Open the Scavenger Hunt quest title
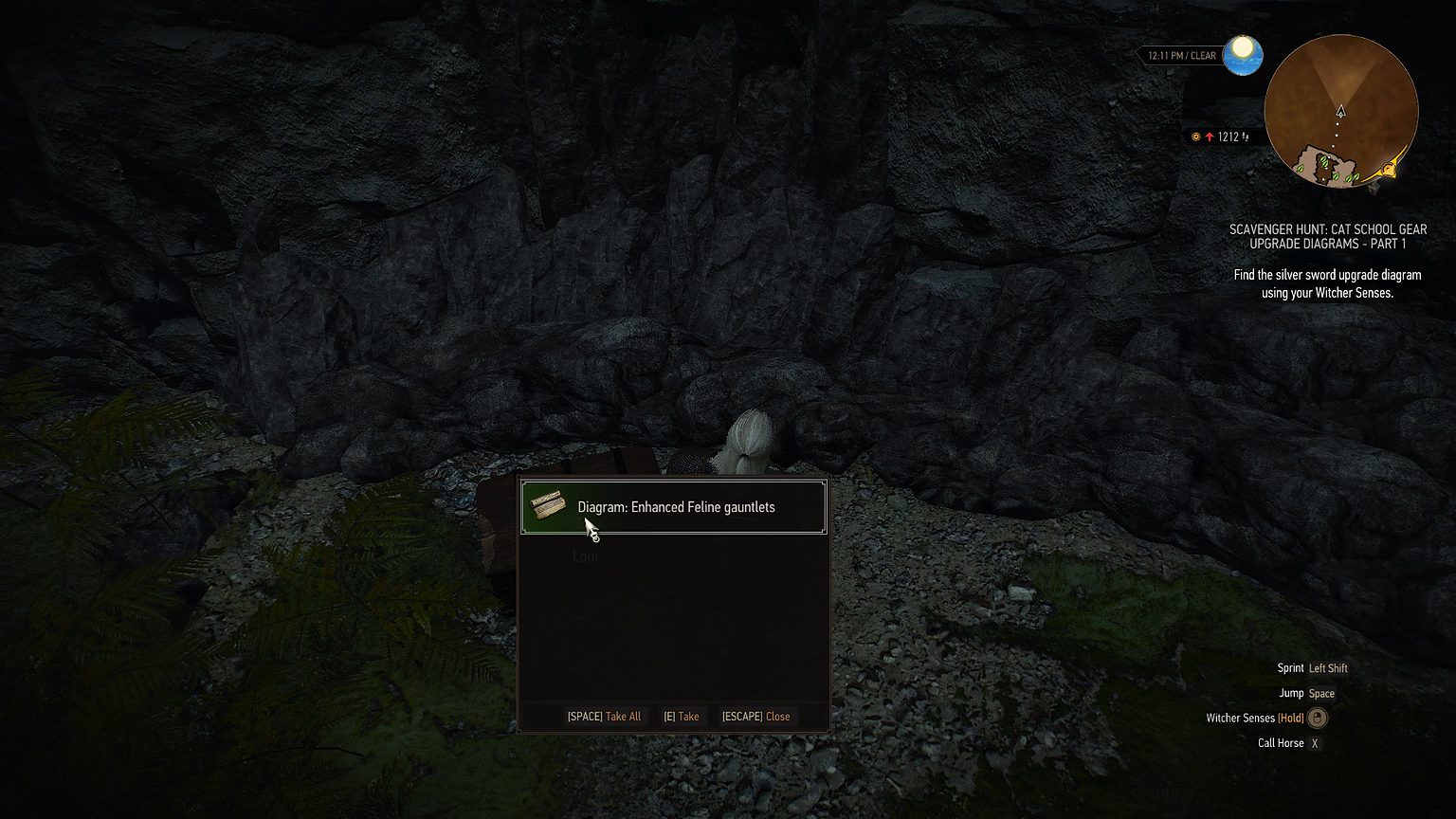 pyautogui.click(x=1327, y=236)
